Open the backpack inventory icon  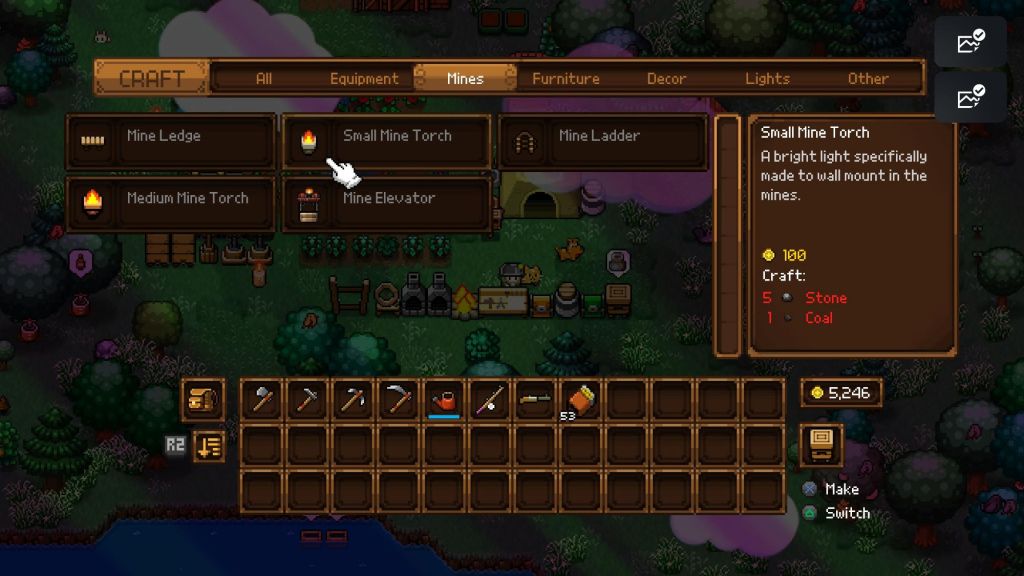(202, 400)
